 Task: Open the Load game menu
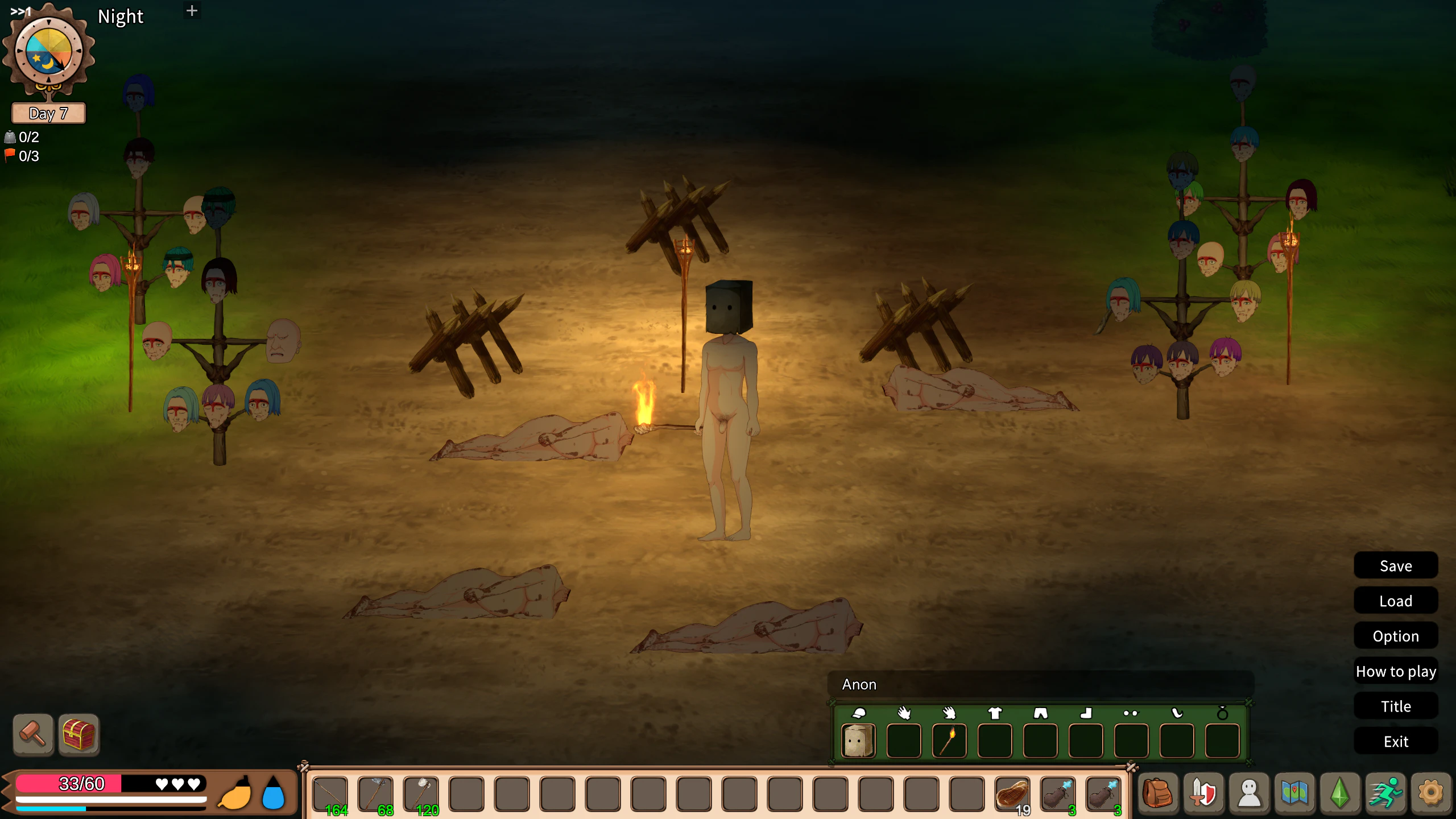(1395, 601)
